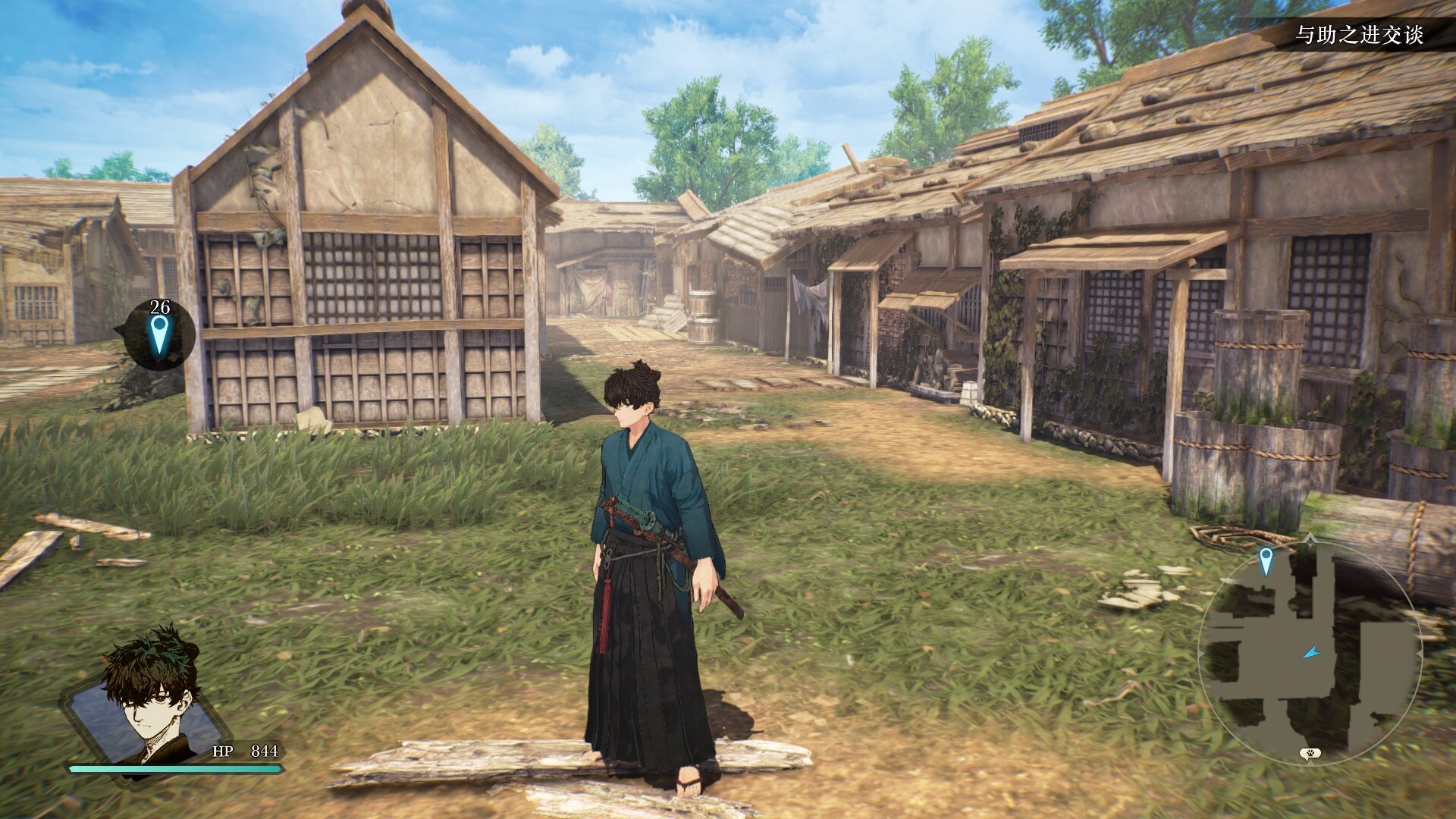Open the circular minimap

click(x=1310, y=651)
